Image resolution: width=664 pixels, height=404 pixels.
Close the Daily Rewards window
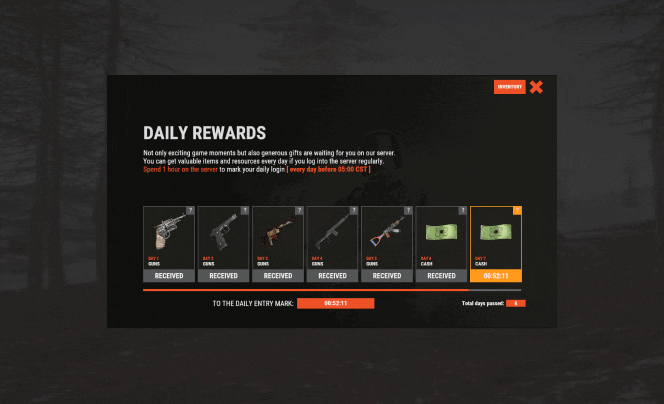coord(536,87)
